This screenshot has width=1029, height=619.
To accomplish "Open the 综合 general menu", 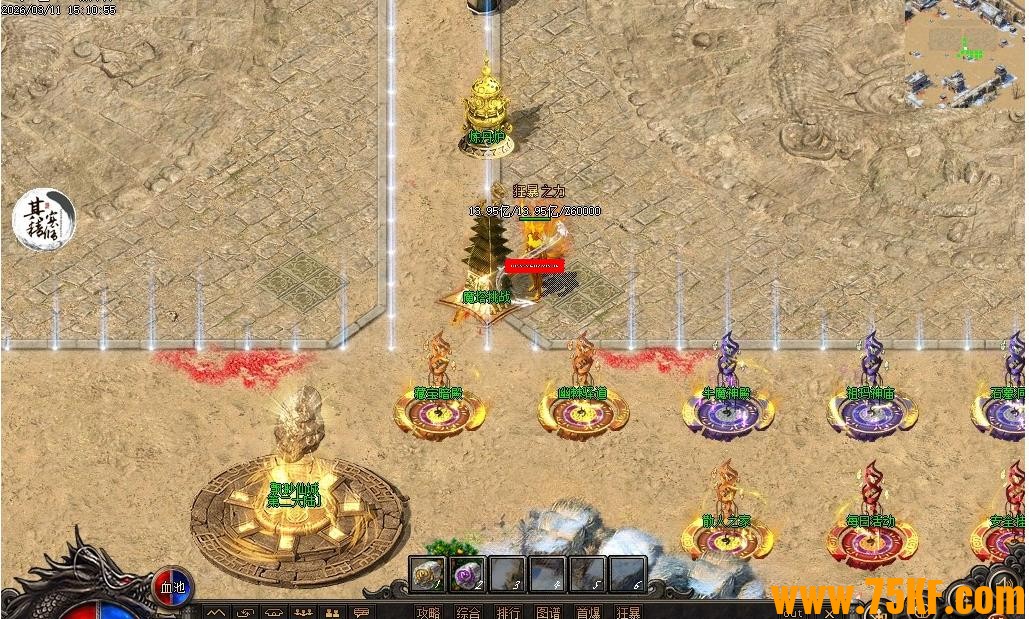I will [467, 612].
